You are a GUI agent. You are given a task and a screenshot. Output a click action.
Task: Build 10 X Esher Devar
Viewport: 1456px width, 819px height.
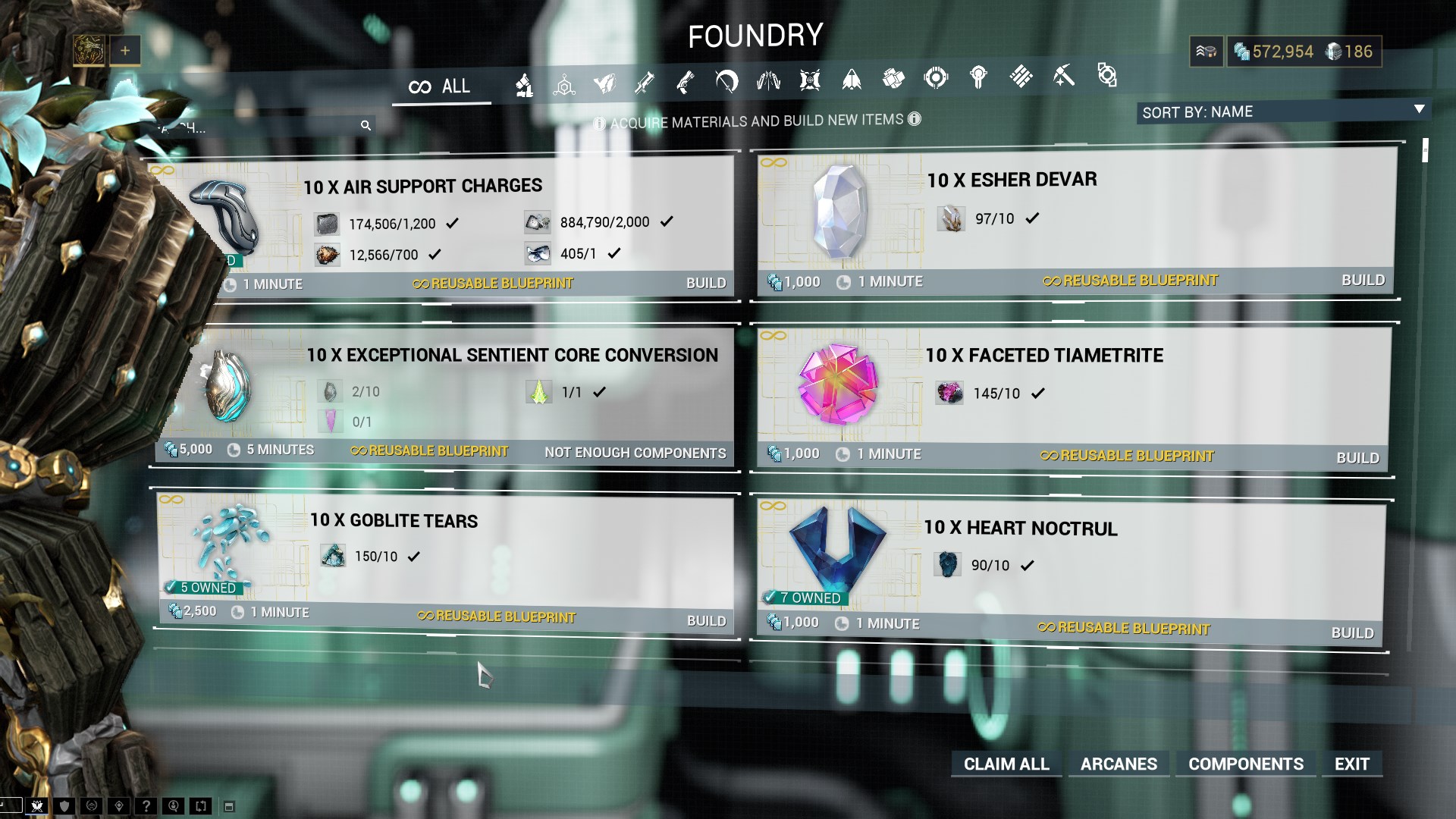coord(1362,280)
